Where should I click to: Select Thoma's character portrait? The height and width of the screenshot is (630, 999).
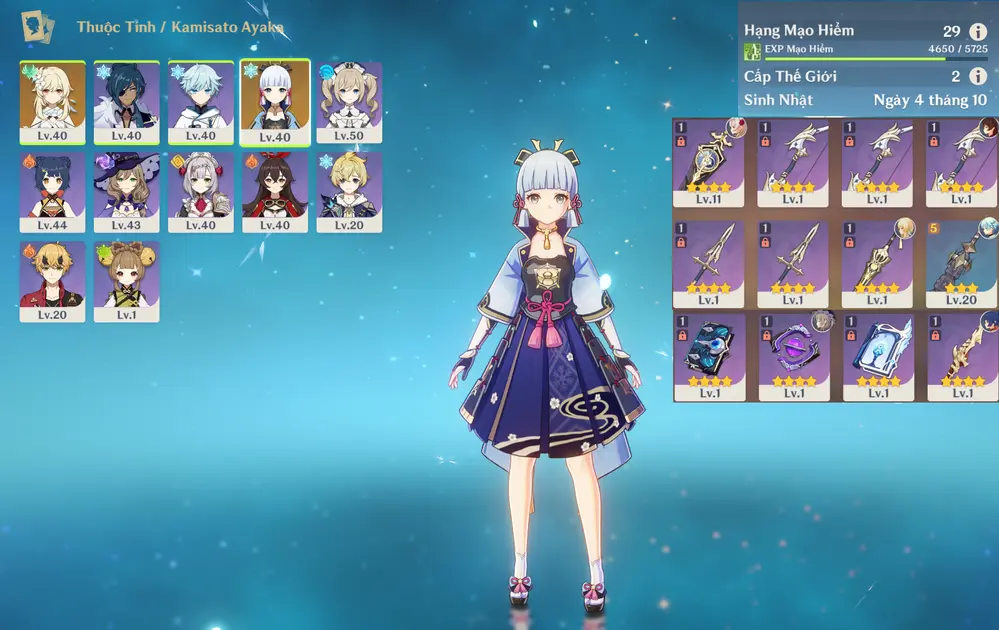(x=52, y=281)
